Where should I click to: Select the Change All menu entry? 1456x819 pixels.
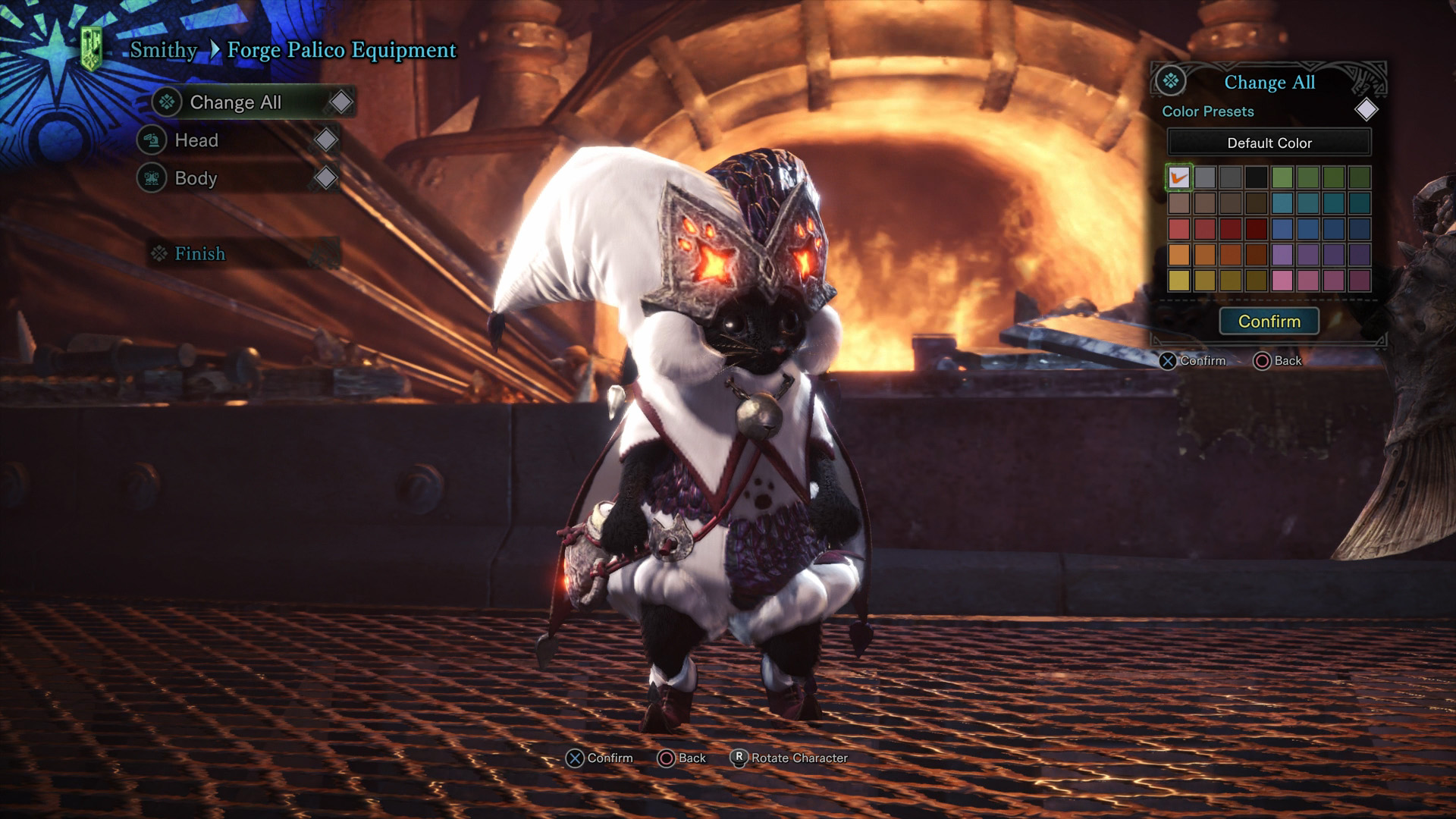click(235, 102)
